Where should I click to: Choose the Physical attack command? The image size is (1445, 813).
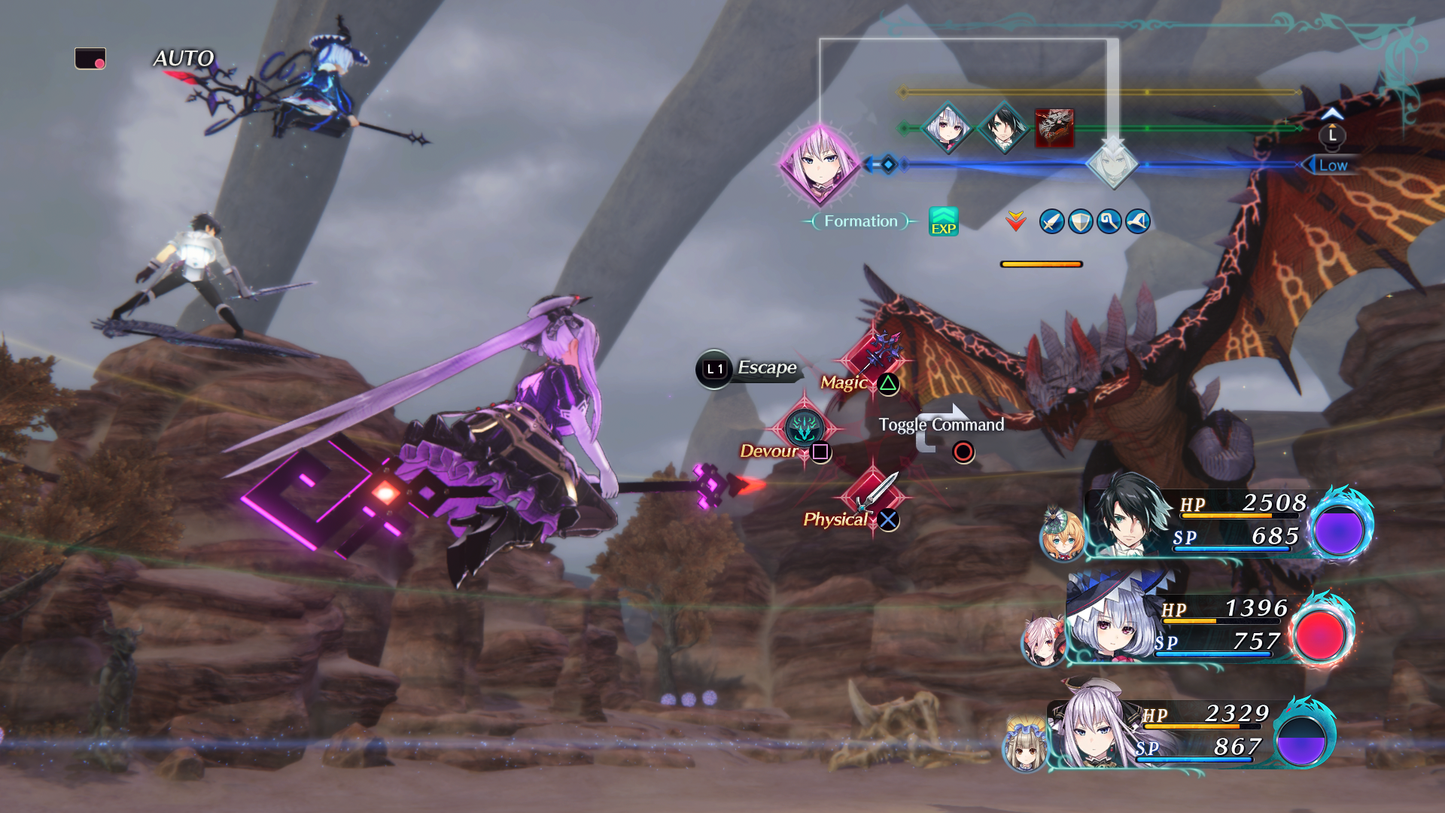pyautogui.click(x=873, y=497)
